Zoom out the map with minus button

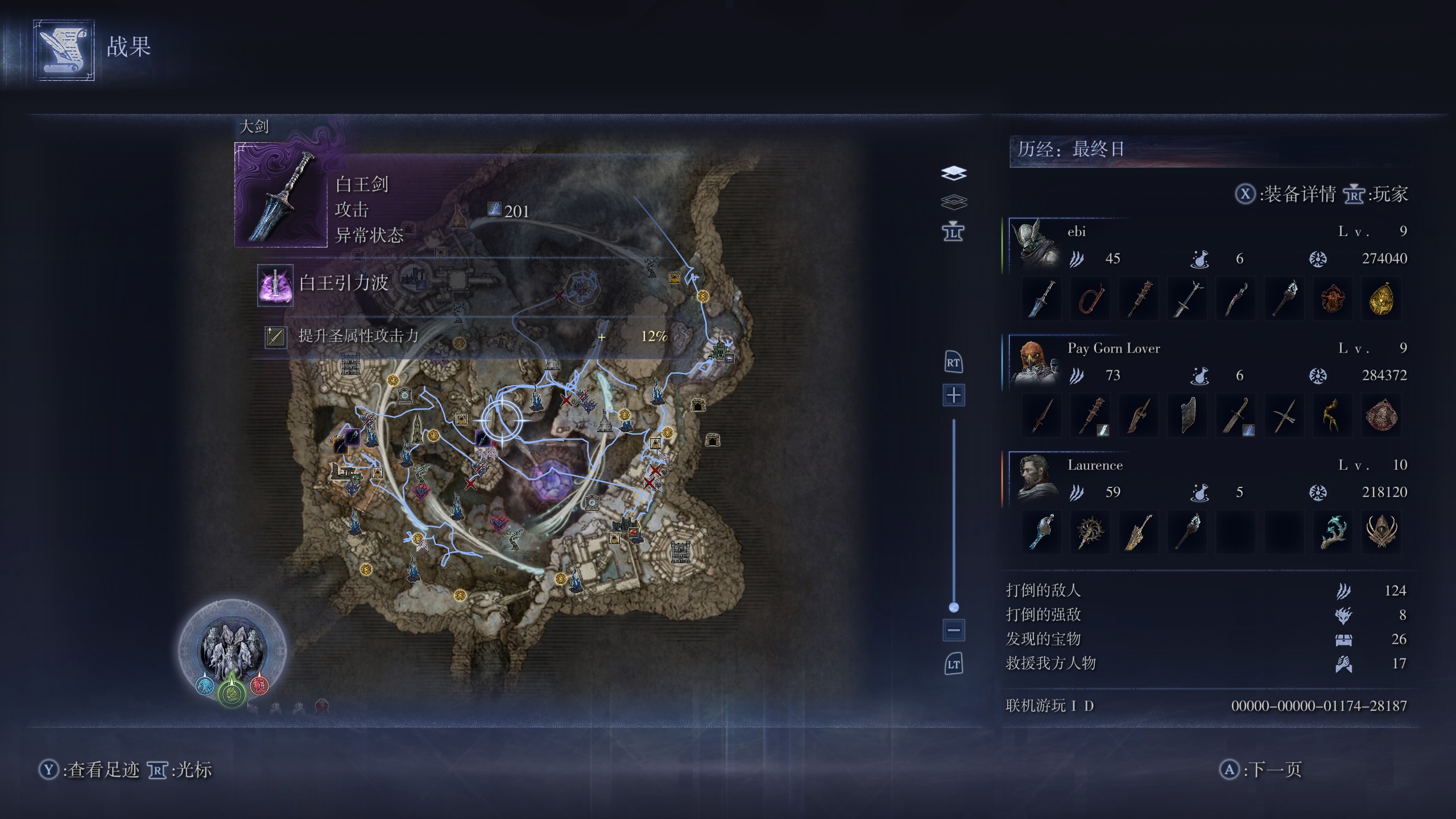pyautogui.click(x=954, y=630)
